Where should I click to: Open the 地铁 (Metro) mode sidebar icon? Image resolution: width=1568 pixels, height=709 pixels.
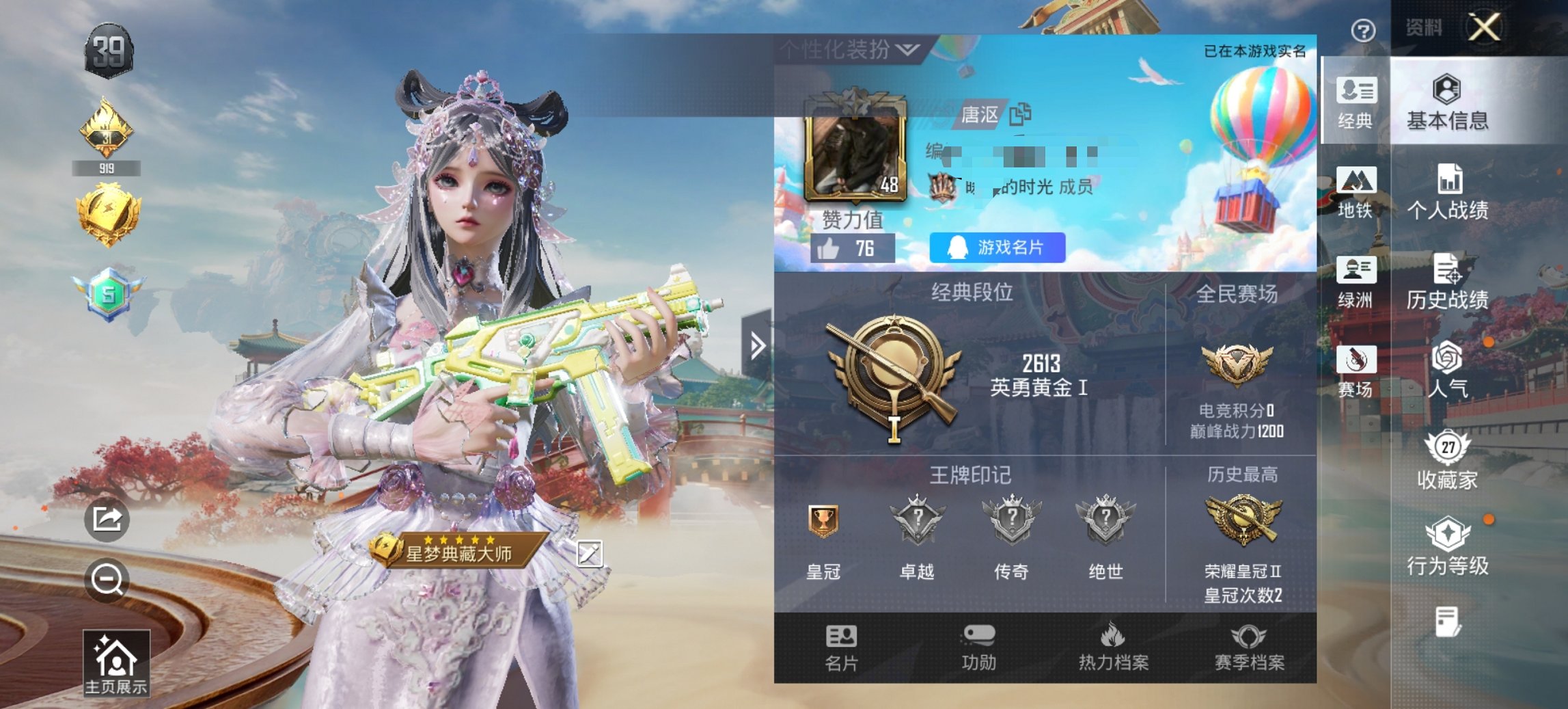point(1357,198)
